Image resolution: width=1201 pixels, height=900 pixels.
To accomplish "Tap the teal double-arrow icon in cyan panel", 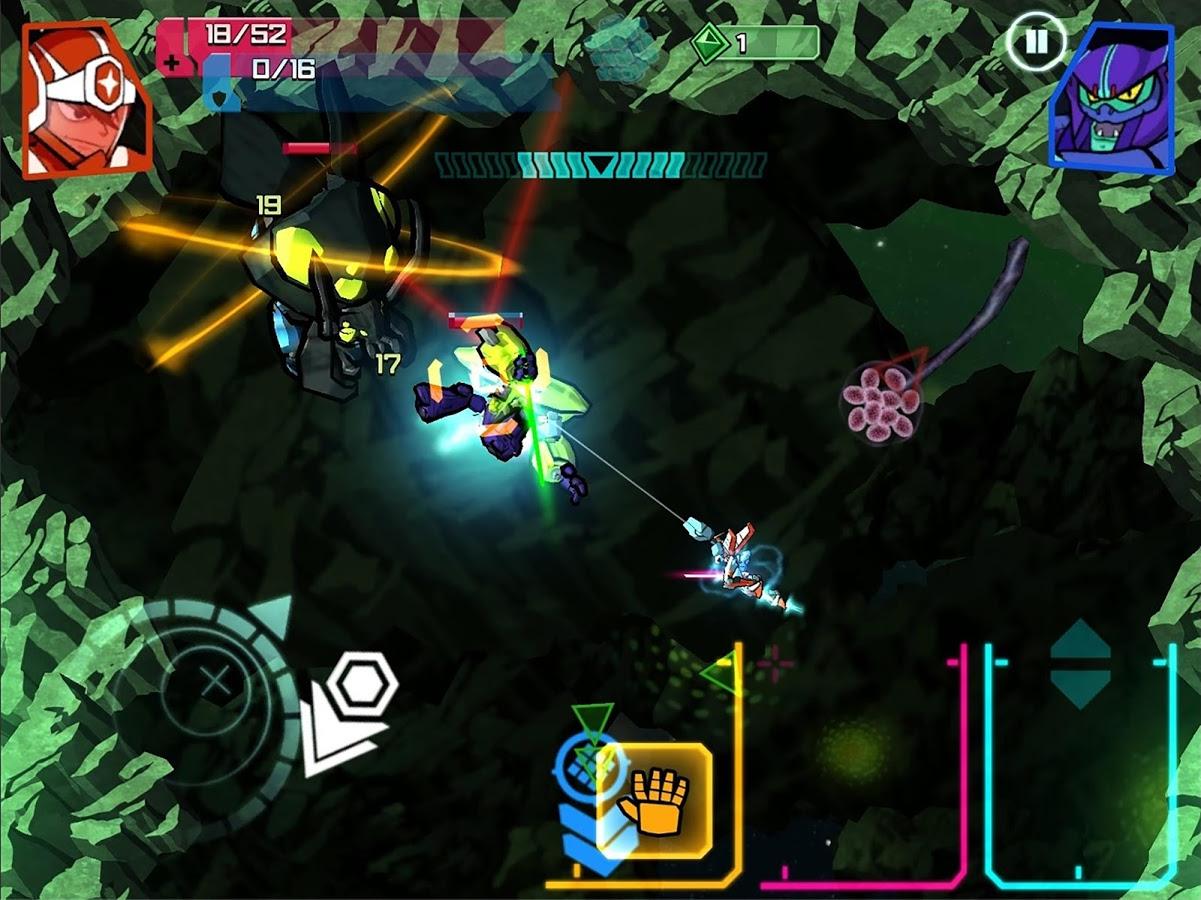I will tap(1080, 664).
